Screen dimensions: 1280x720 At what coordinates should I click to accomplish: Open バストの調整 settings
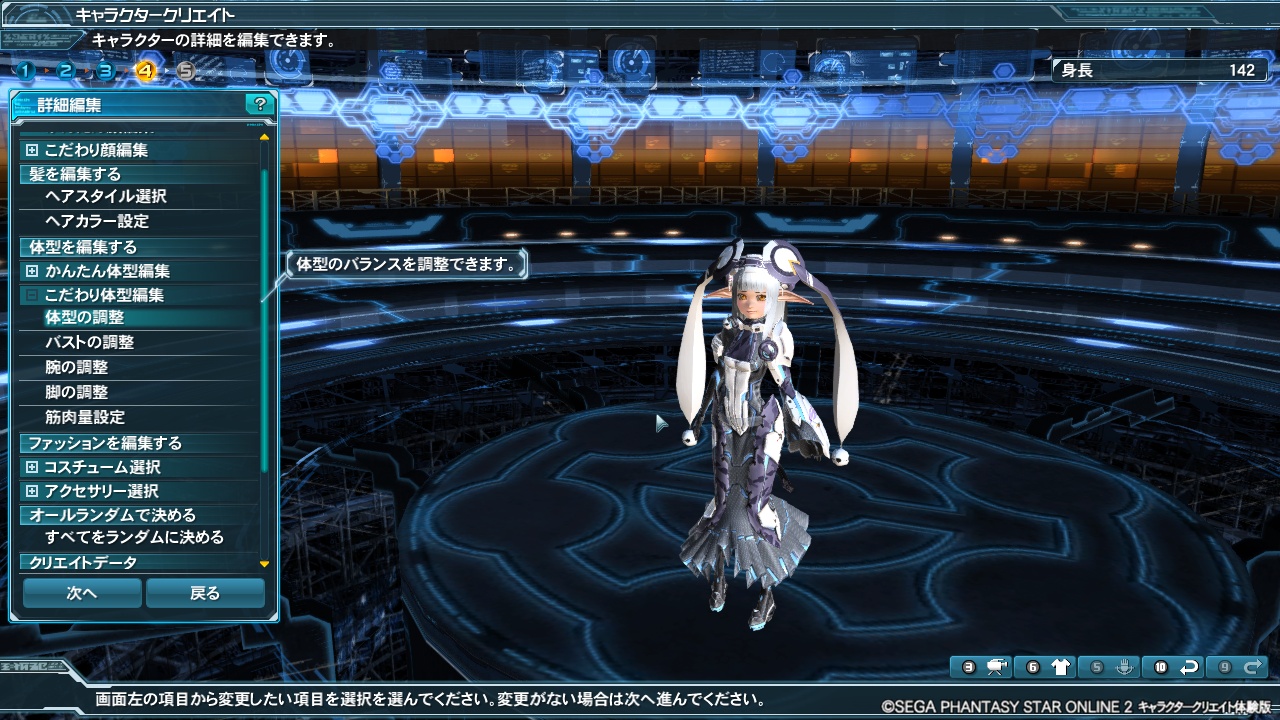[90, 342]
